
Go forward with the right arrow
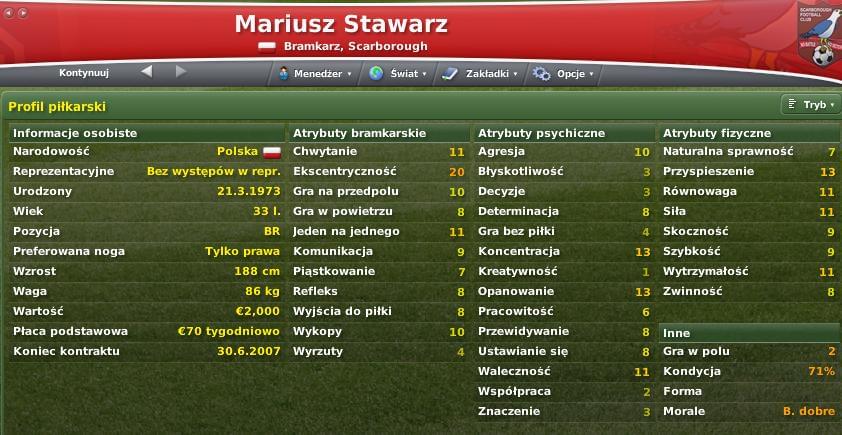click(181, 72)
